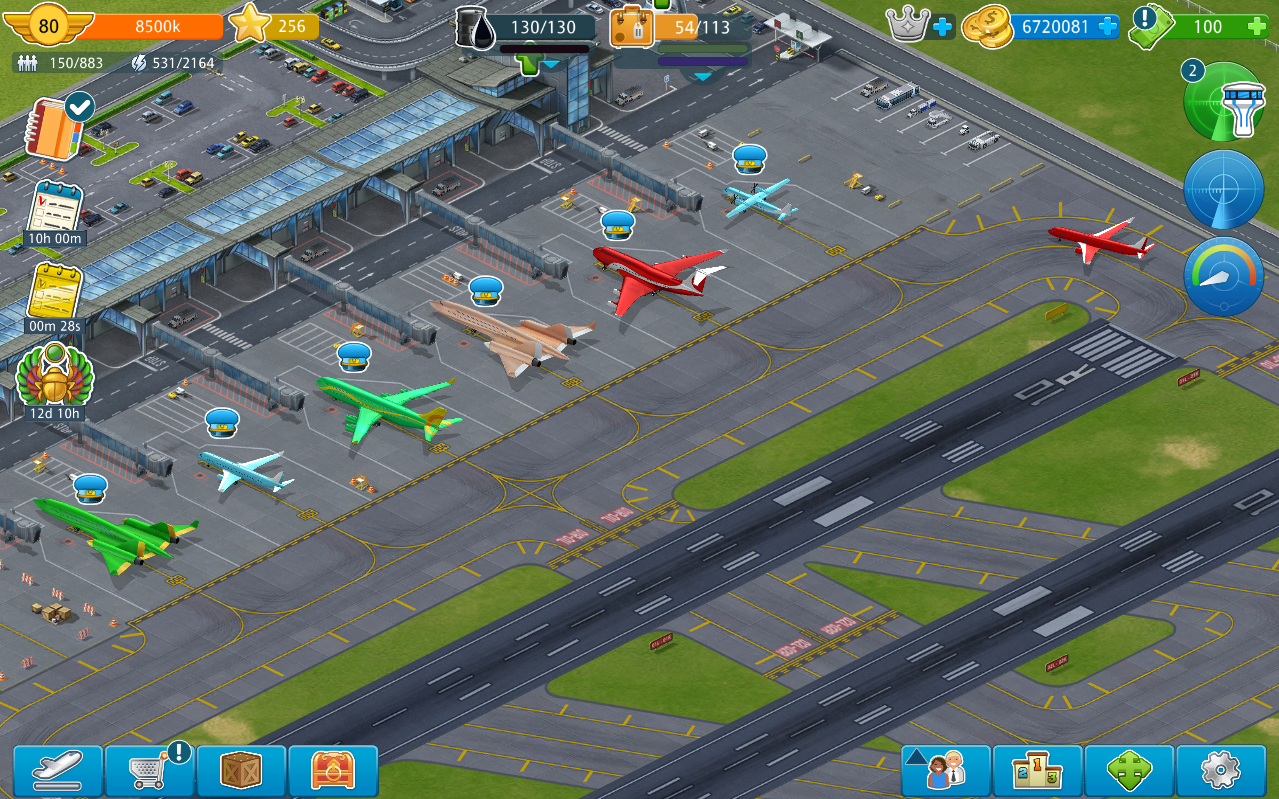The height and width of the screenshot is (799, 1279).
Task: Open the flights airplane menu button
Action: [58, 771]
